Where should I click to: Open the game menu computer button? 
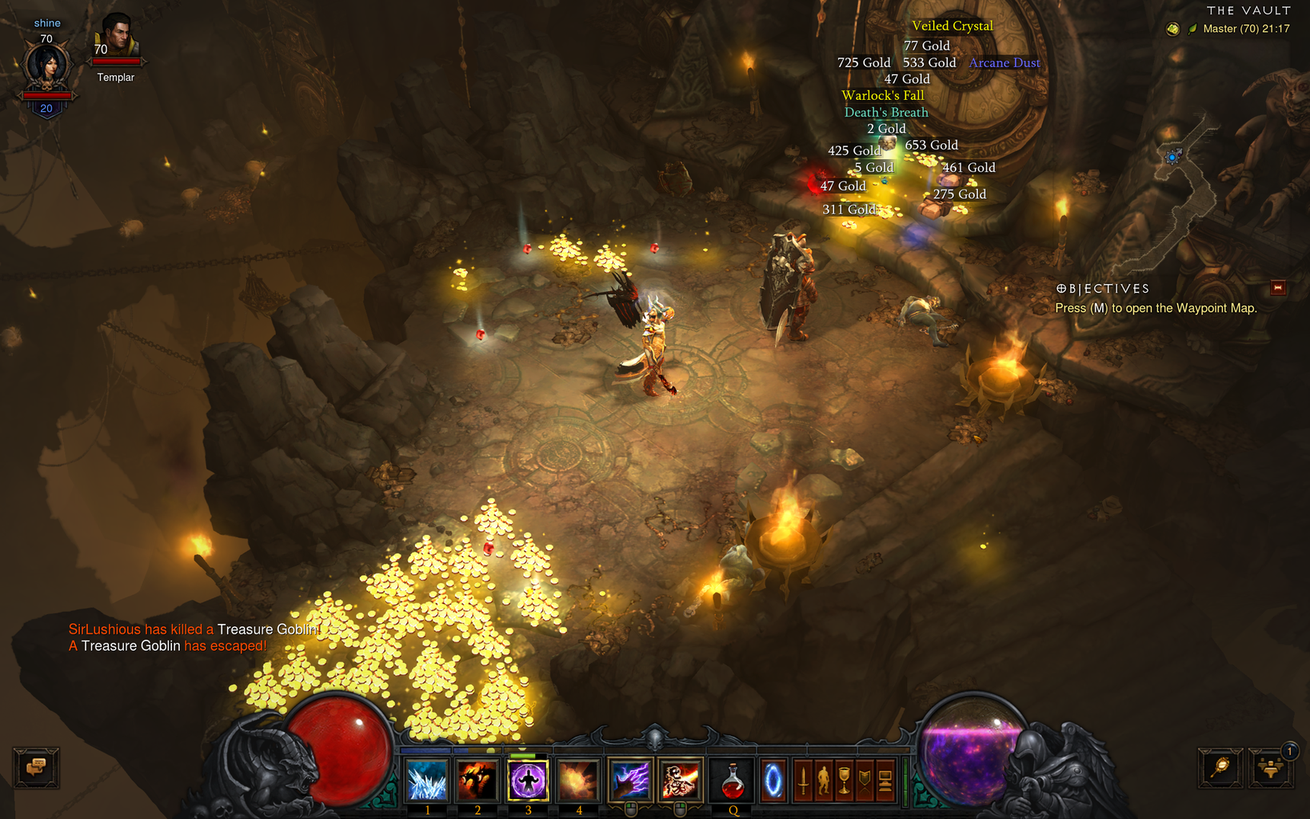(885, 779)
